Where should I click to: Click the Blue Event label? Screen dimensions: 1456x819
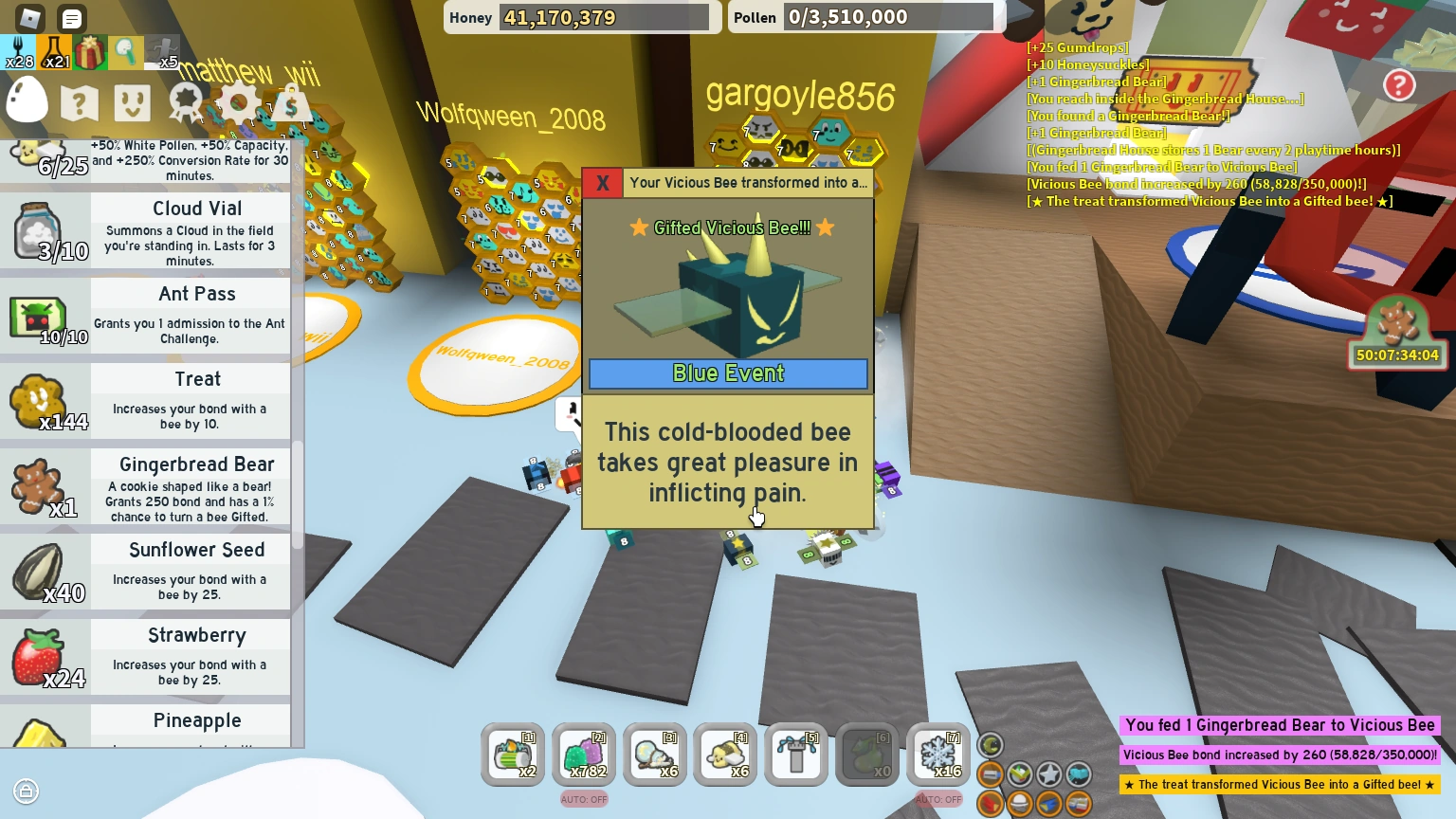point(728,373)
